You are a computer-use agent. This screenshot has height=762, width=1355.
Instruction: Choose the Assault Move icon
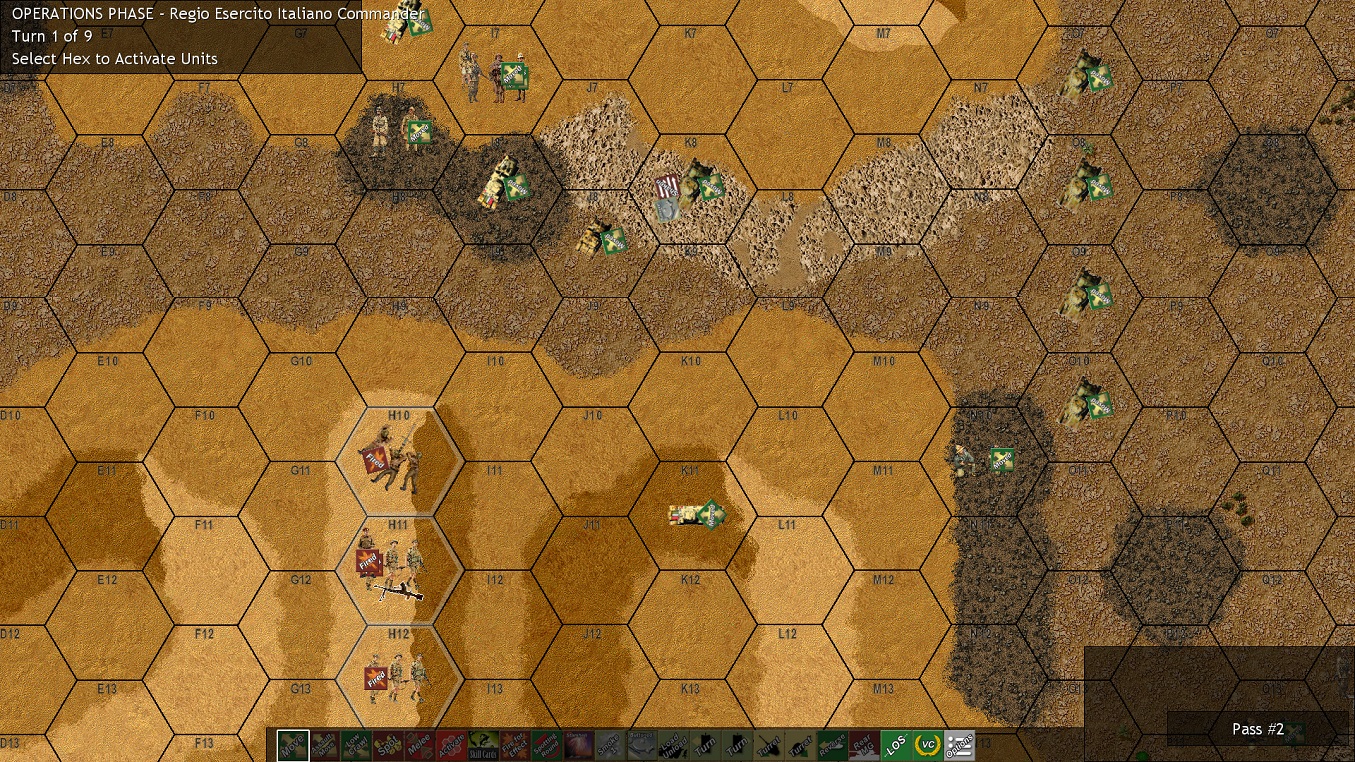[324, 744]
